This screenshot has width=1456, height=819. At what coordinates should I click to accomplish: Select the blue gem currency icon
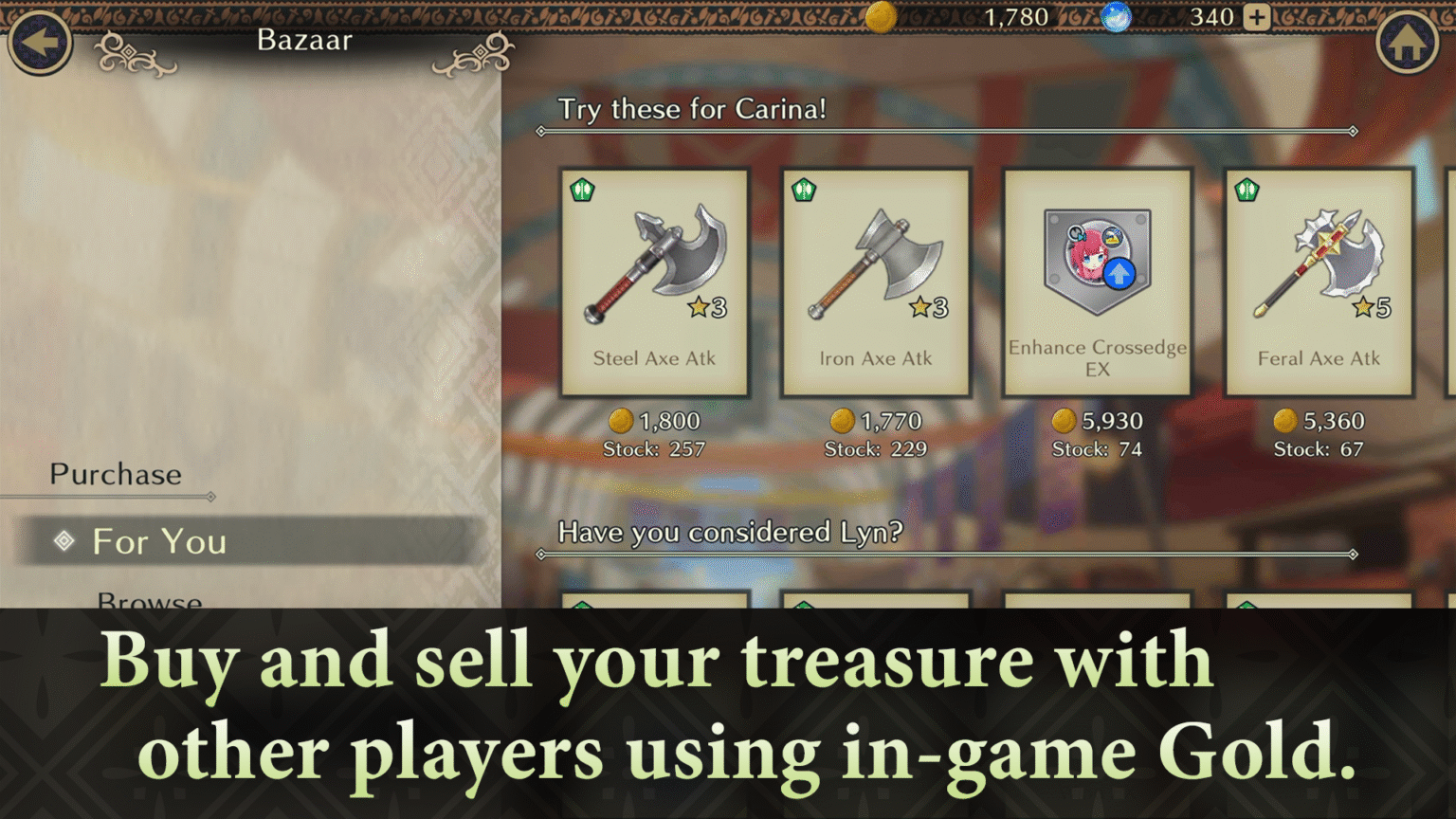point(1116,19)
